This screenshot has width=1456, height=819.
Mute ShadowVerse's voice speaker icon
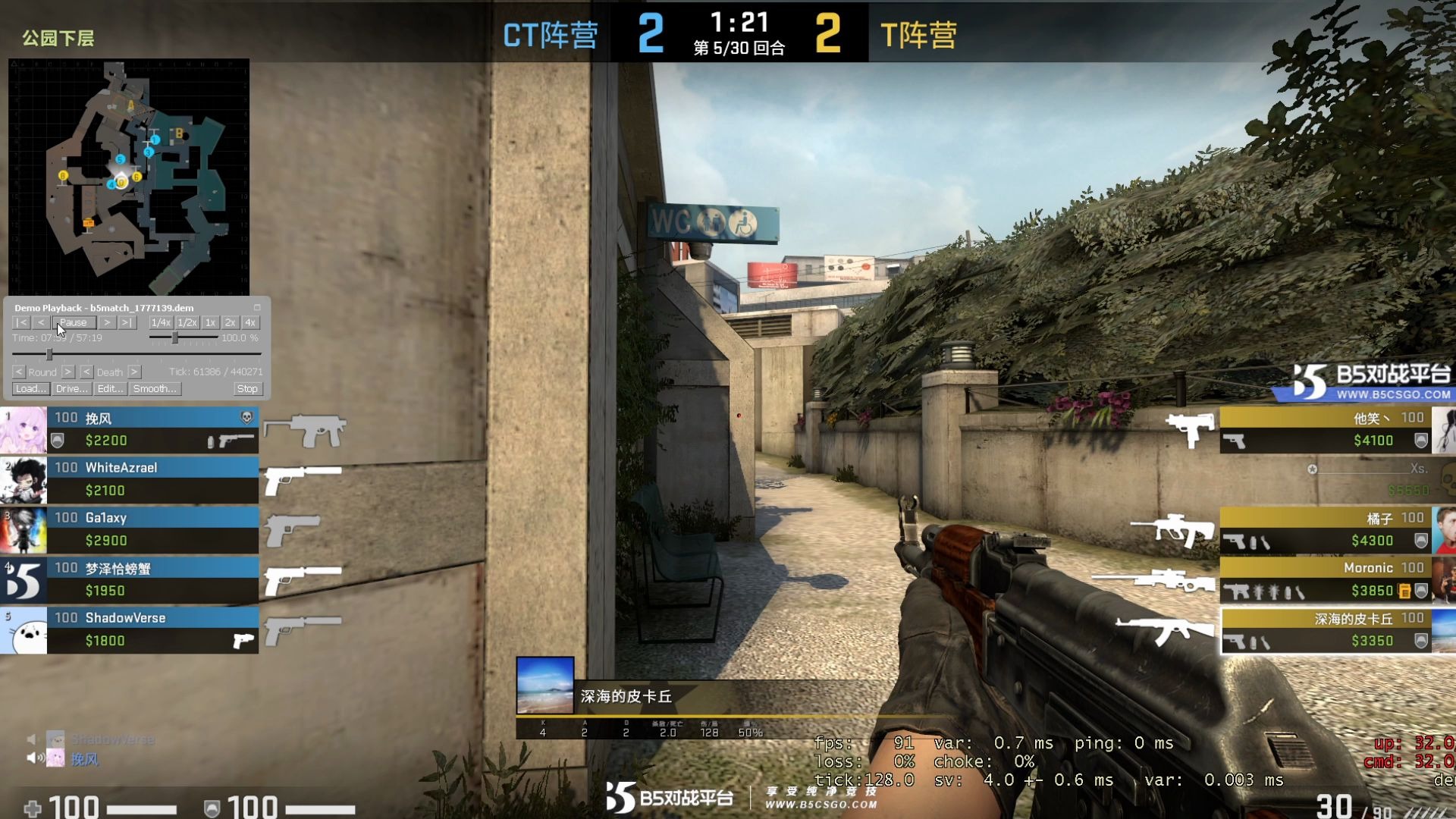pos(30,739)
